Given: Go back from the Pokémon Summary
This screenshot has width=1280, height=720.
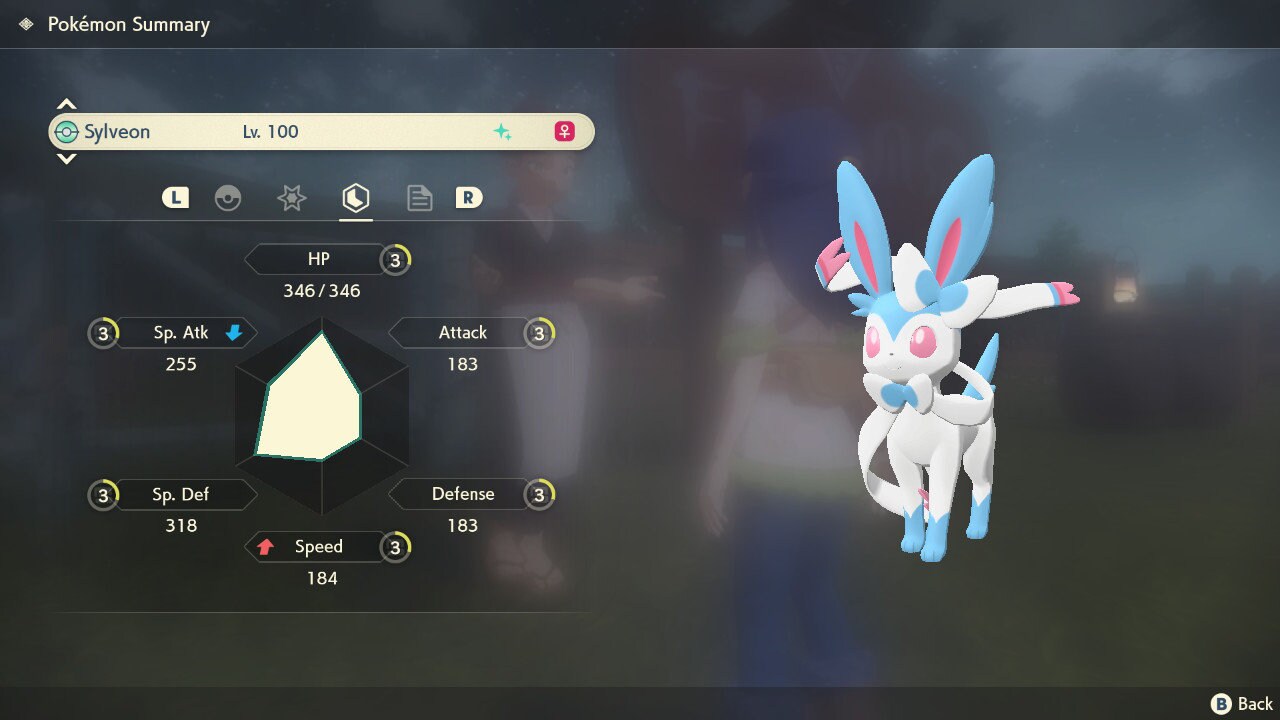Looking at the screenshot, I should click(1242, 704).
